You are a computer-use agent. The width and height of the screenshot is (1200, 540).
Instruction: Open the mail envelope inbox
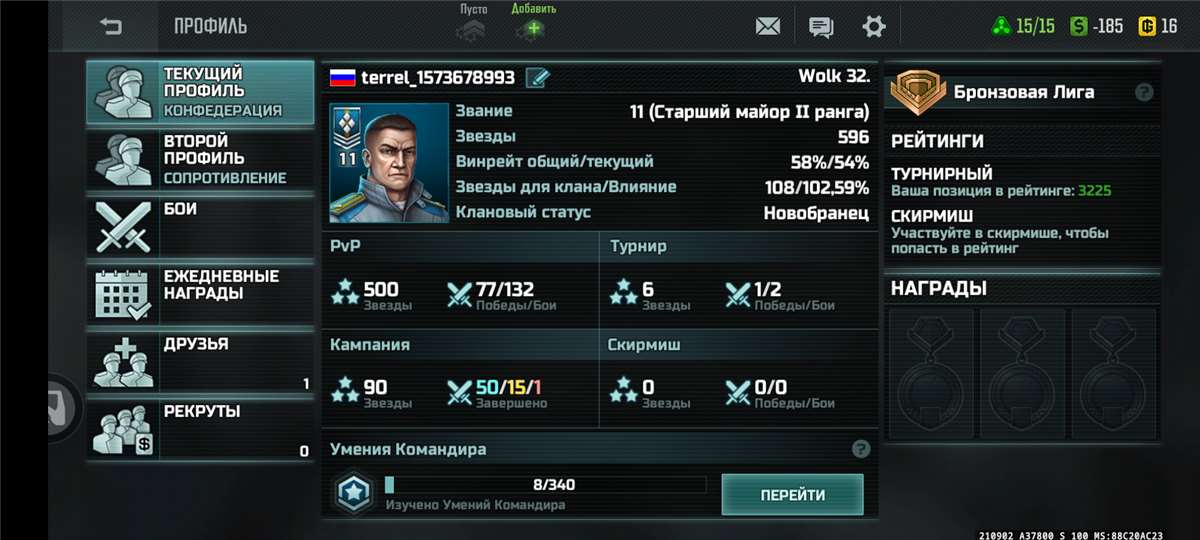click(x=768, y=26)
